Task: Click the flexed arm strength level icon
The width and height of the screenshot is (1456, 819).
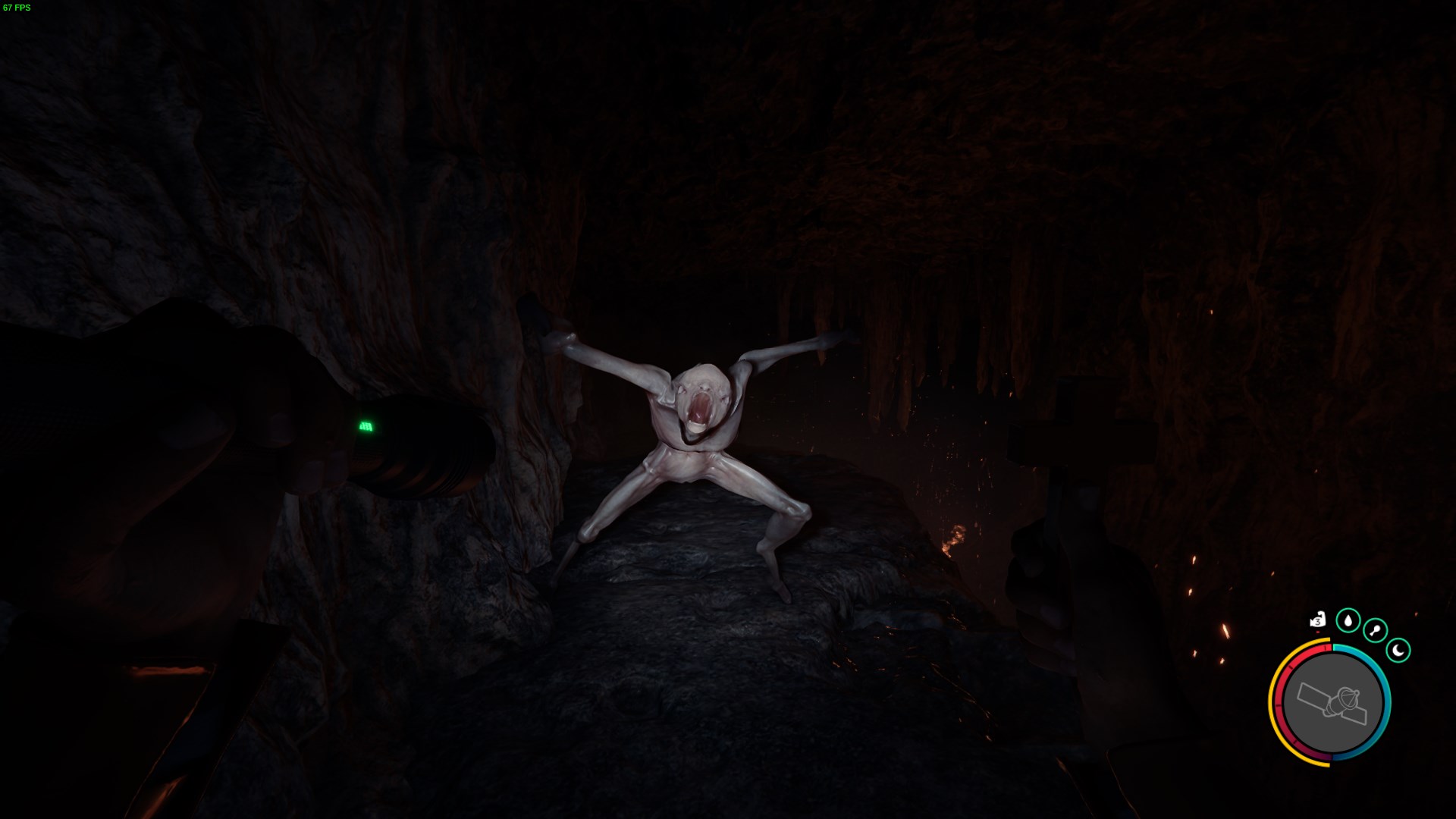Action: (x=1317, y=620)
